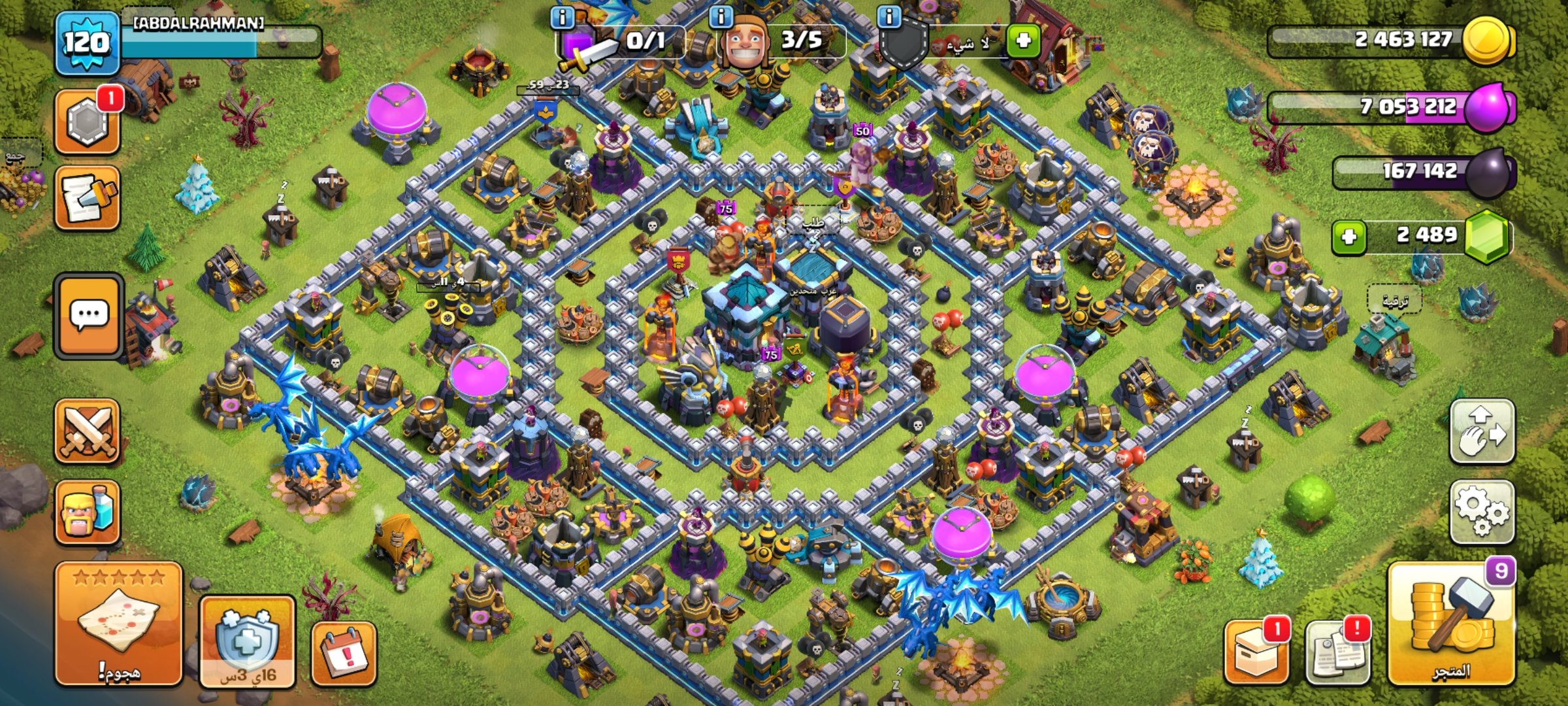Open the settings gears button

coord(1482,512)
